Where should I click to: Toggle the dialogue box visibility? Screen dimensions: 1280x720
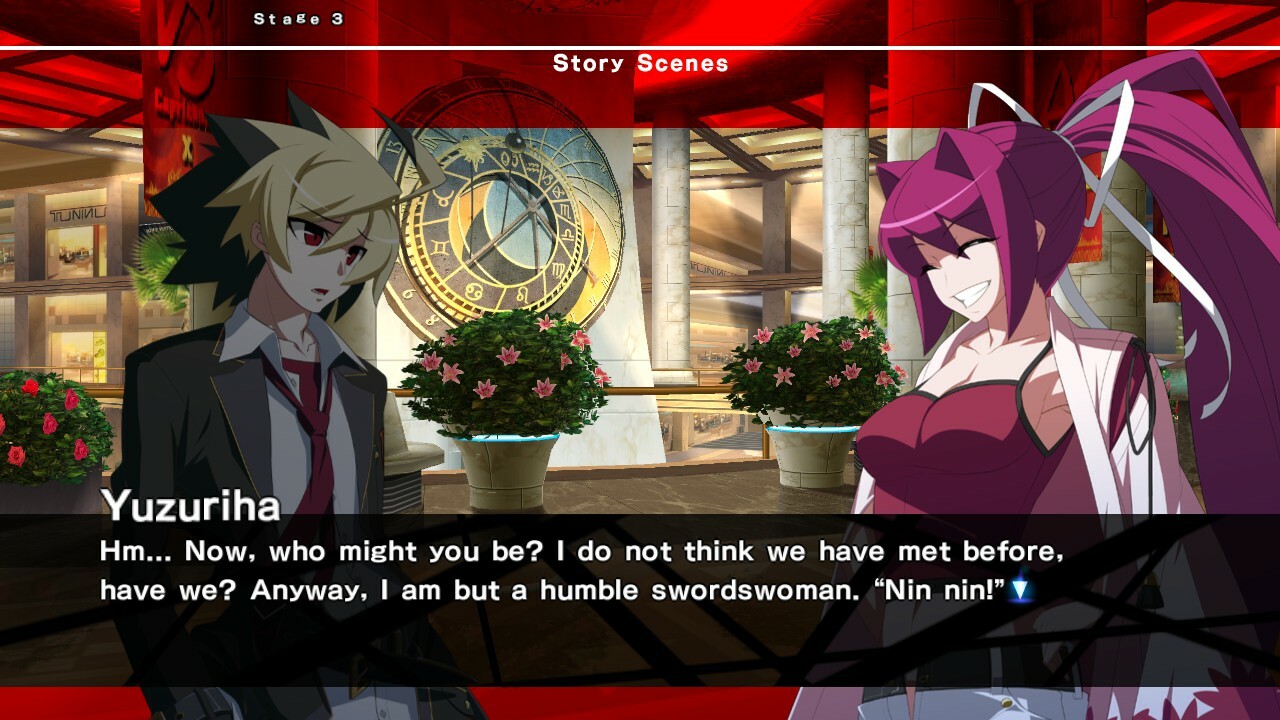[x=640, y=570]
